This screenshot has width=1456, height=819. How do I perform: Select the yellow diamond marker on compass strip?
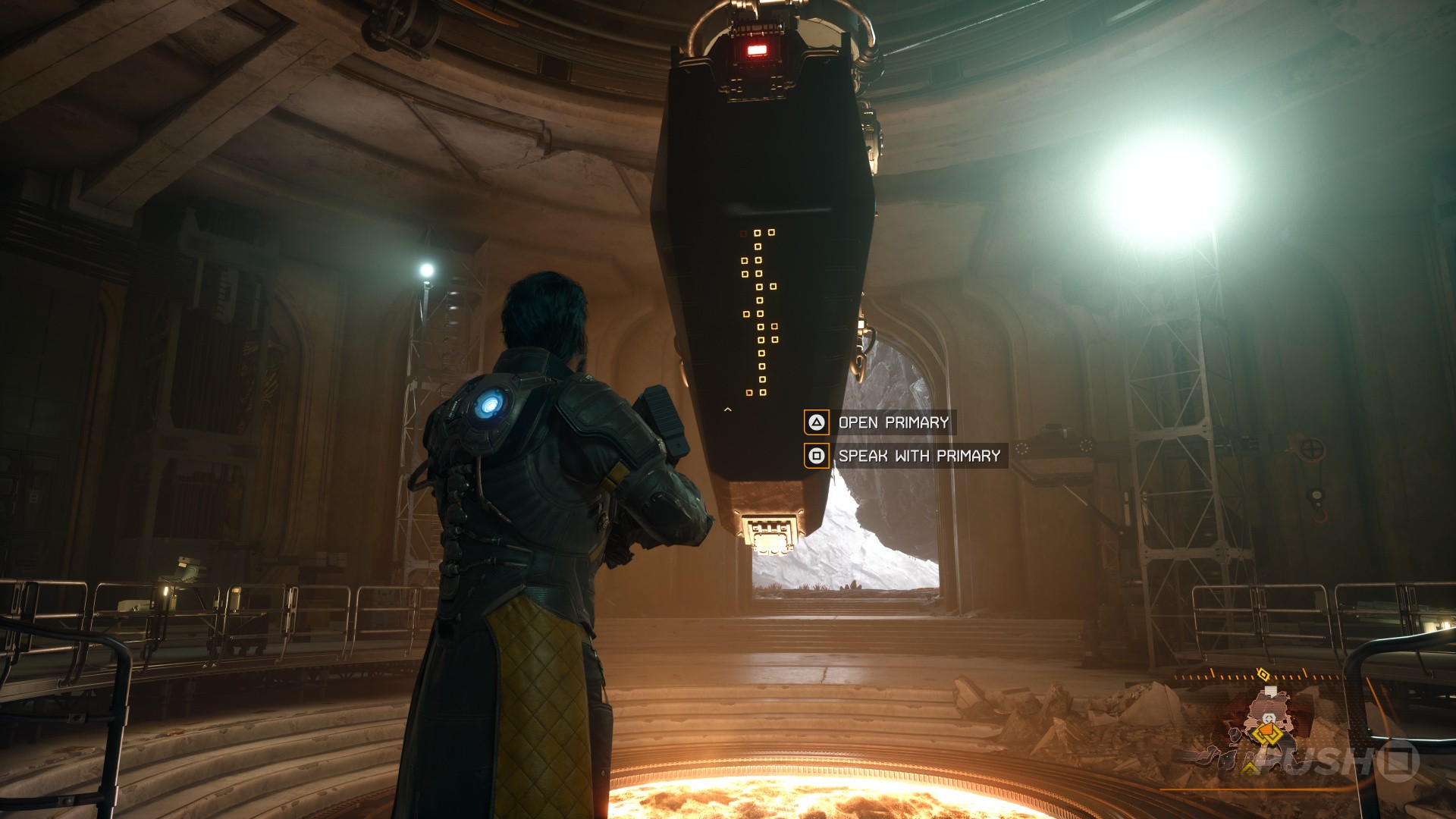click(x=1263, y=673)
